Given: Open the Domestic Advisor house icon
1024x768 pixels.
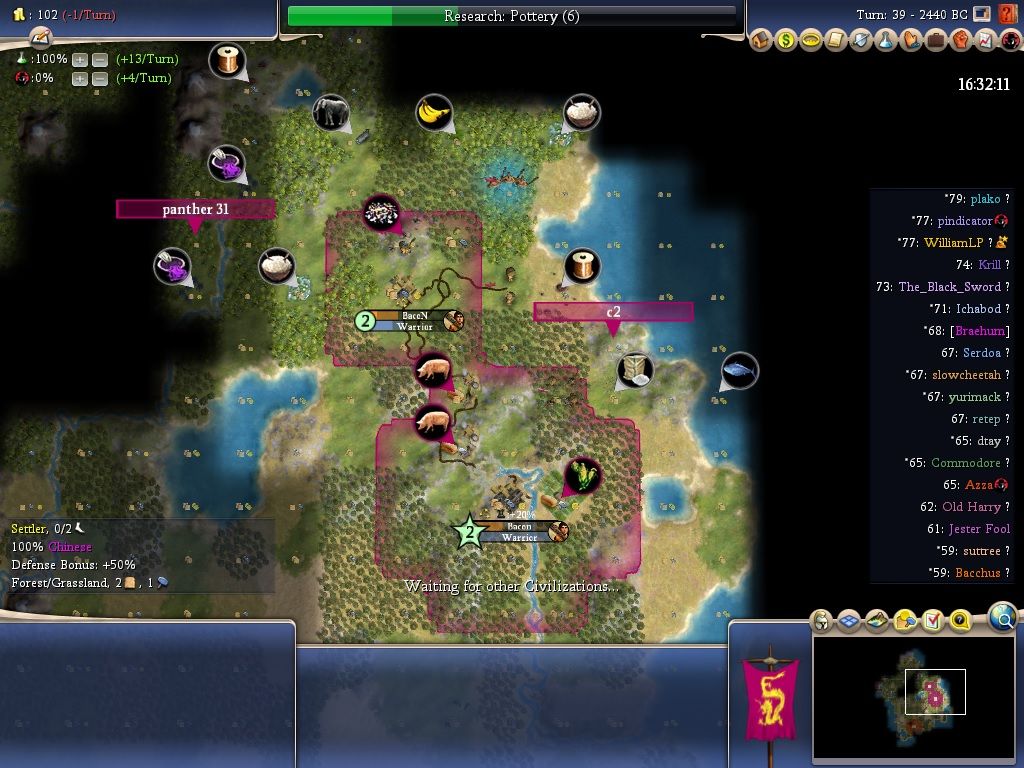Looking at the screenshot, I should click(761, 41).
